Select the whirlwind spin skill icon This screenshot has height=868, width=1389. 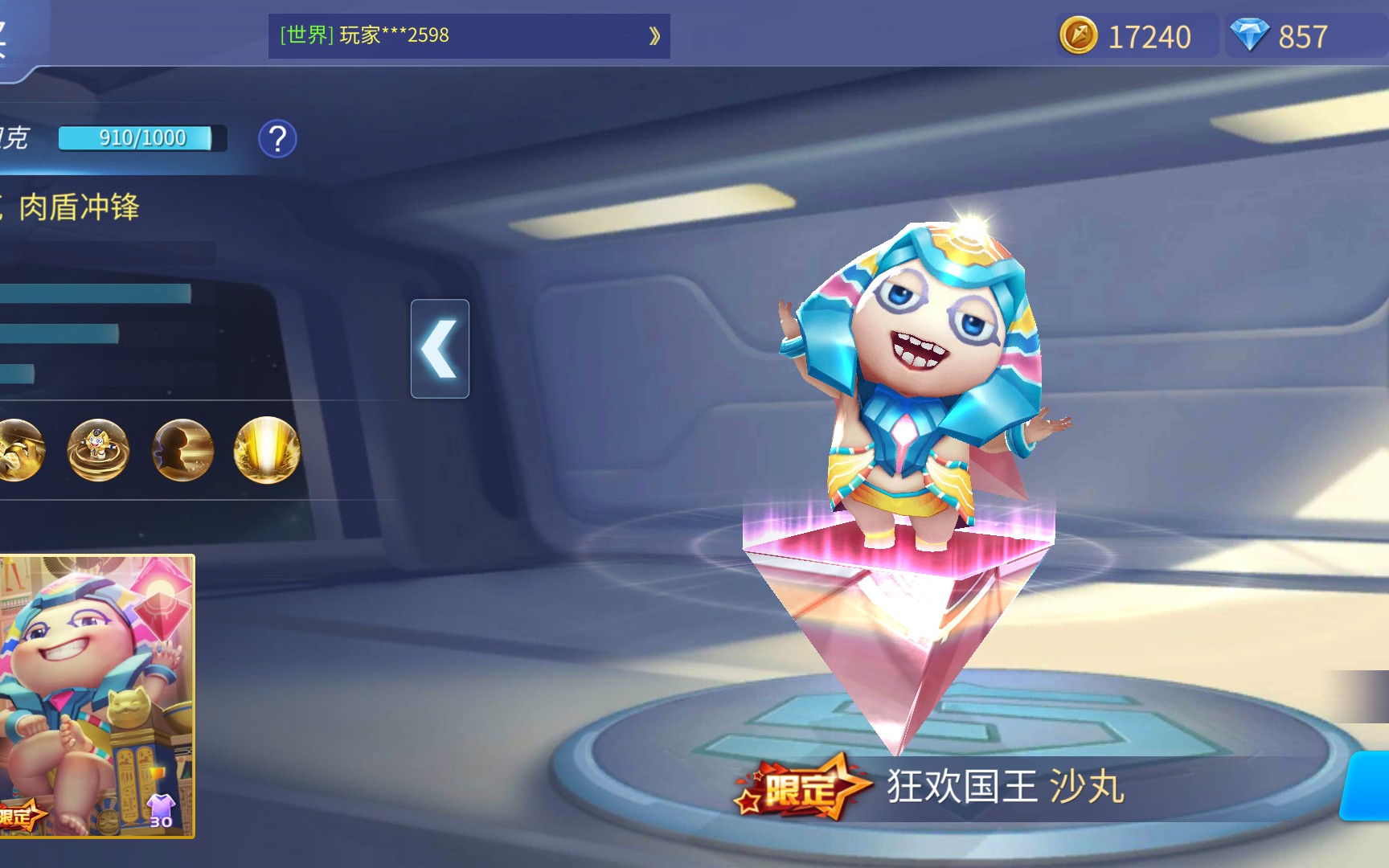click(98, 451)
